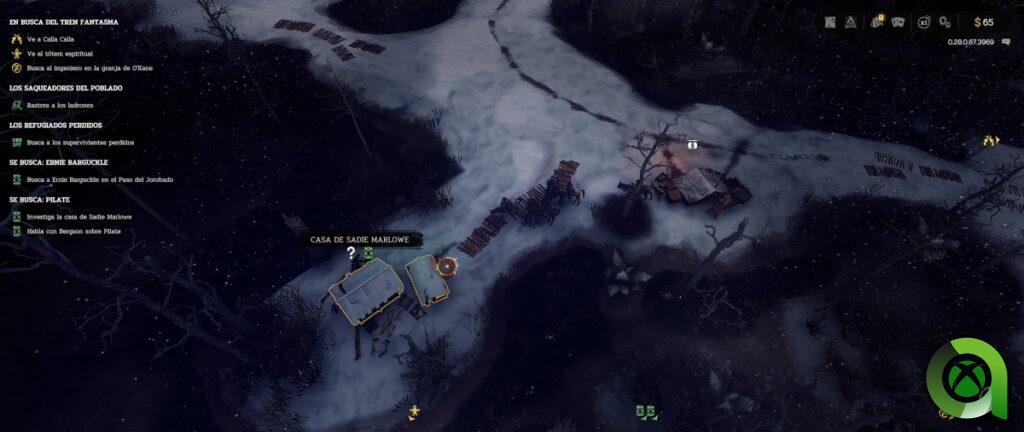Click the green paired quest marker at bottom edge
1024x432 pixels.
point(646,411)
